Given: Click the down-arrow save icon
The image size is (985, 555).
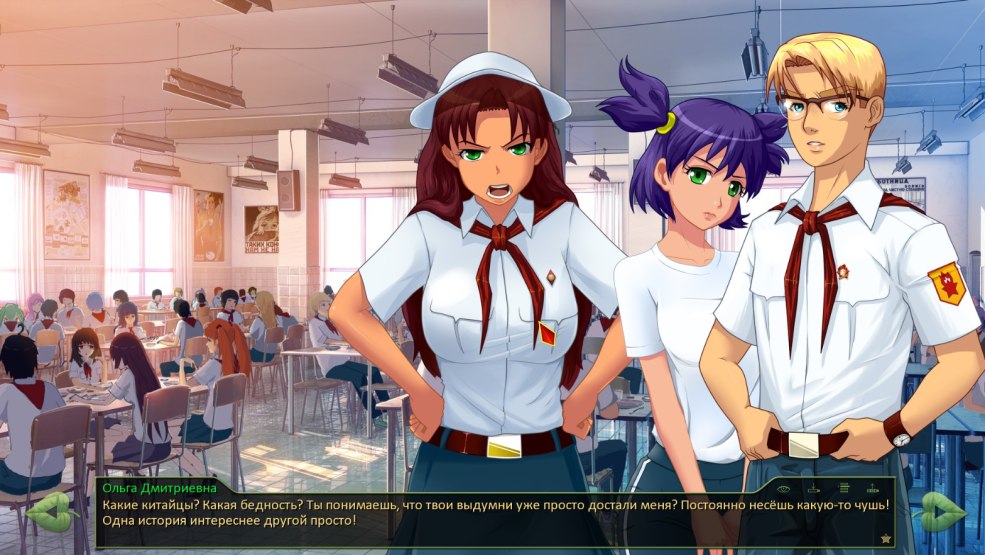Looking at the screenshot, I should point(814,489).
